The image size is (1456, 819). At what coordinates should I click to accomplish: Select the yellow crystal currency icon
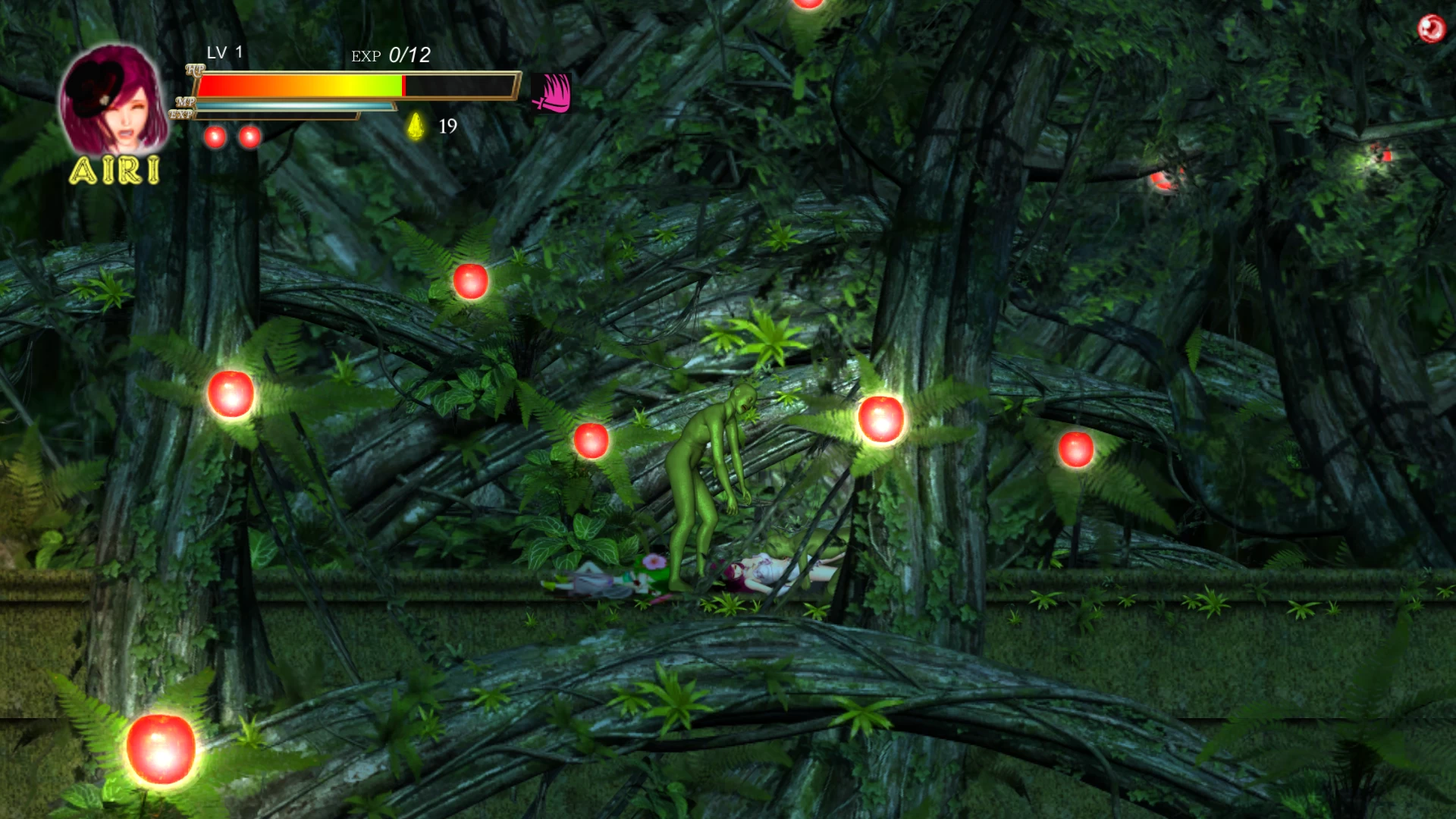[x=416, y=126]
